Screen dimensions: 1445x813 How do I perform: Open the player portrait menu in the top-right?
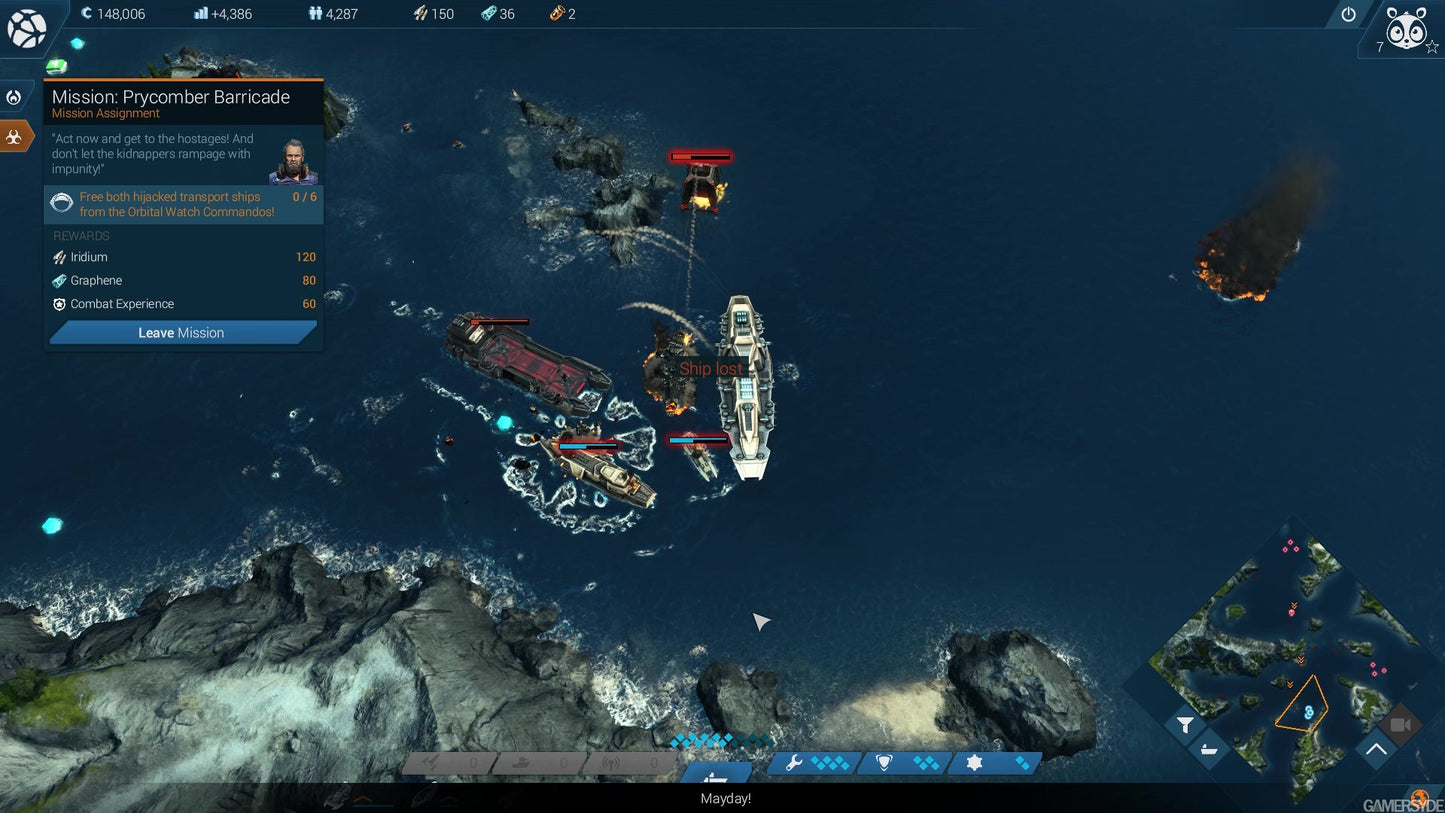(x=1406, y=30)
